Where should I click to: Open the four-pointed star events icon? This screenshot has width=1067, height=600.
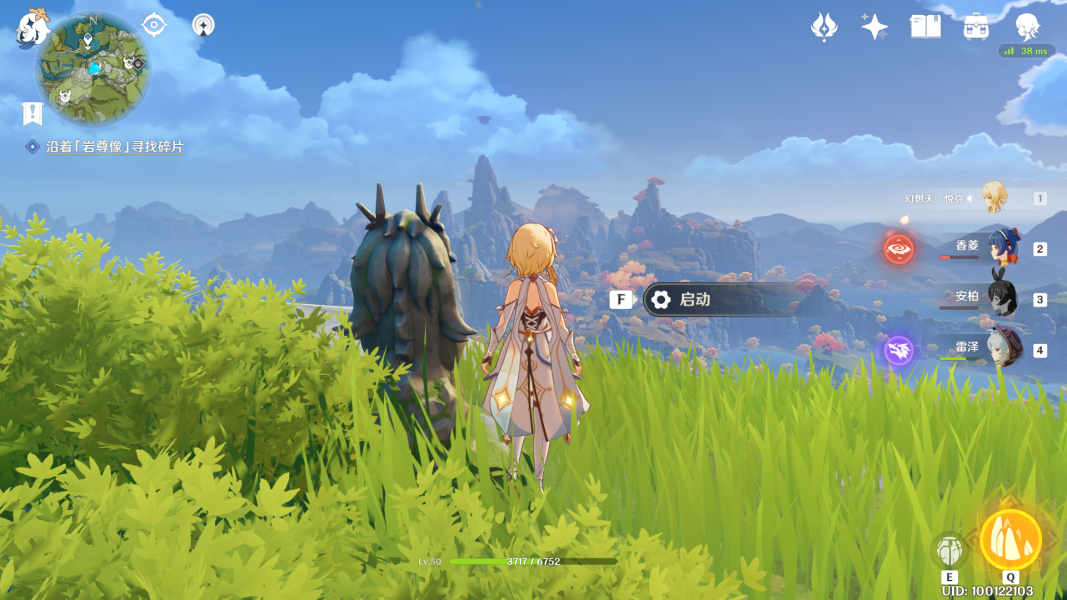(874, 27)
